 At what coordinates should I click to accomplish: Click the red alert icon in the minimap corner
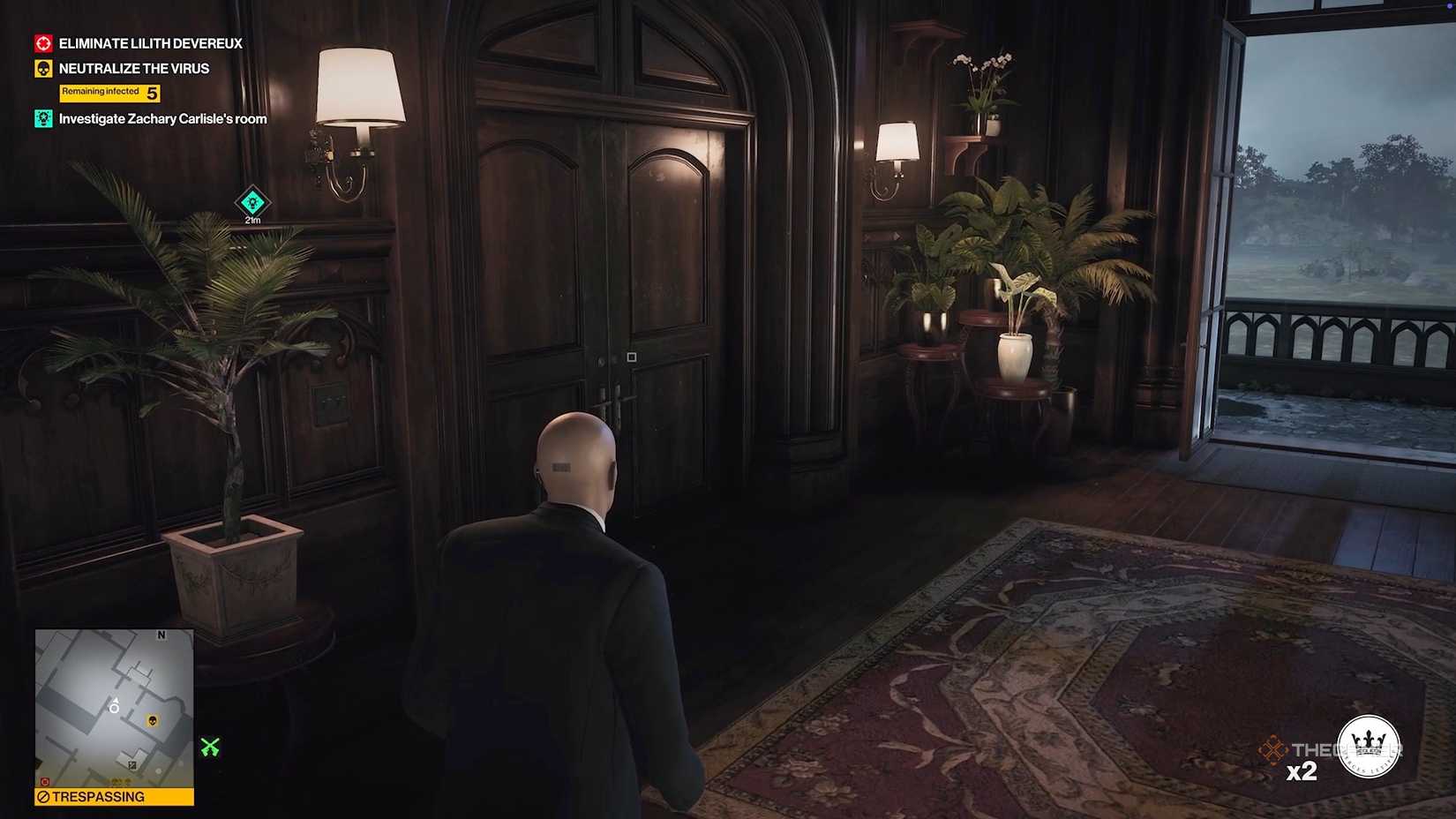(45, 781)
